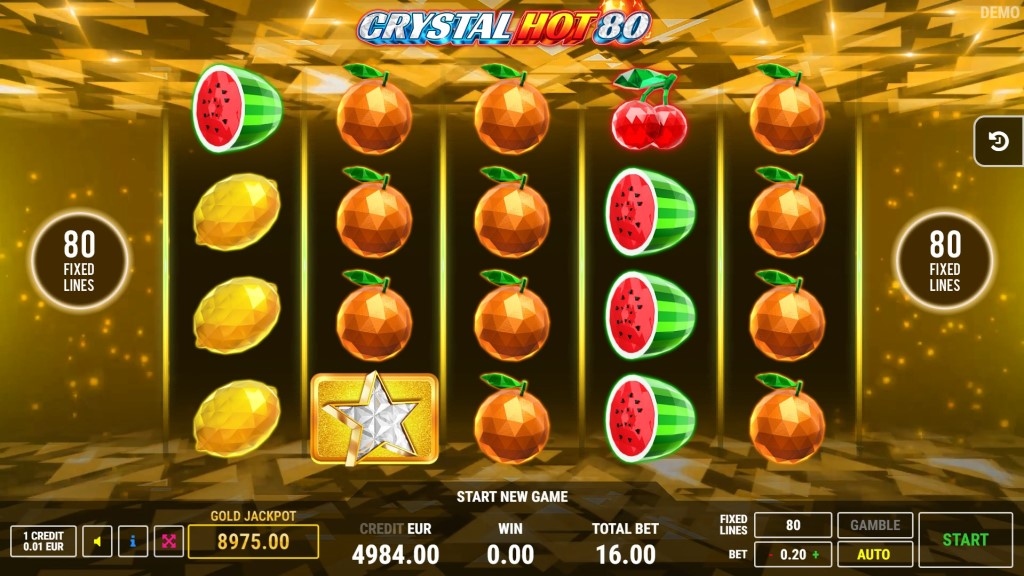Screen dimensions: 1024x576
Task: Open the fixed lines 80 field
Action: coord(793,525)
